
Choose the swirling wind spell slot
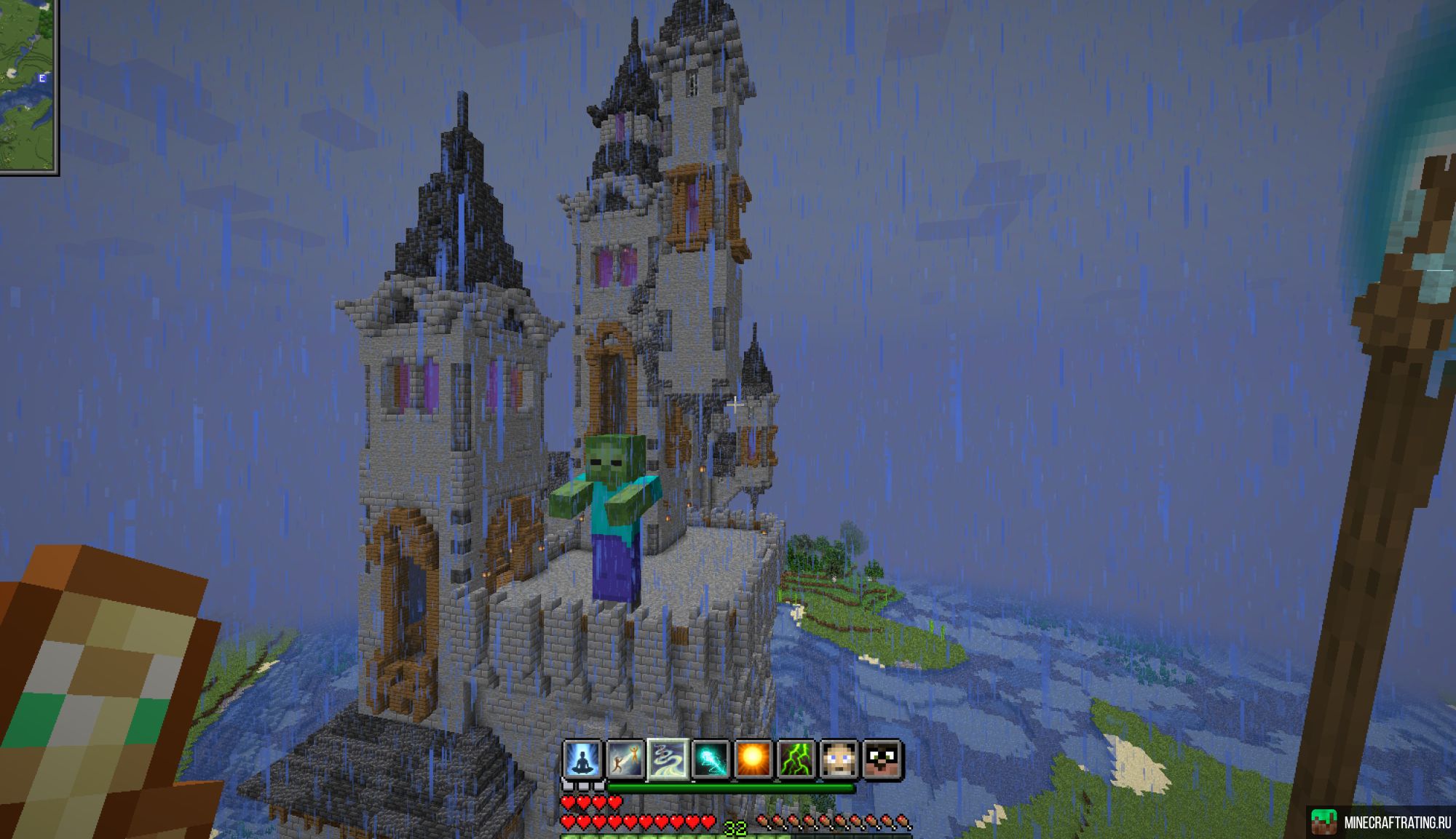click(x=668, y=760)
